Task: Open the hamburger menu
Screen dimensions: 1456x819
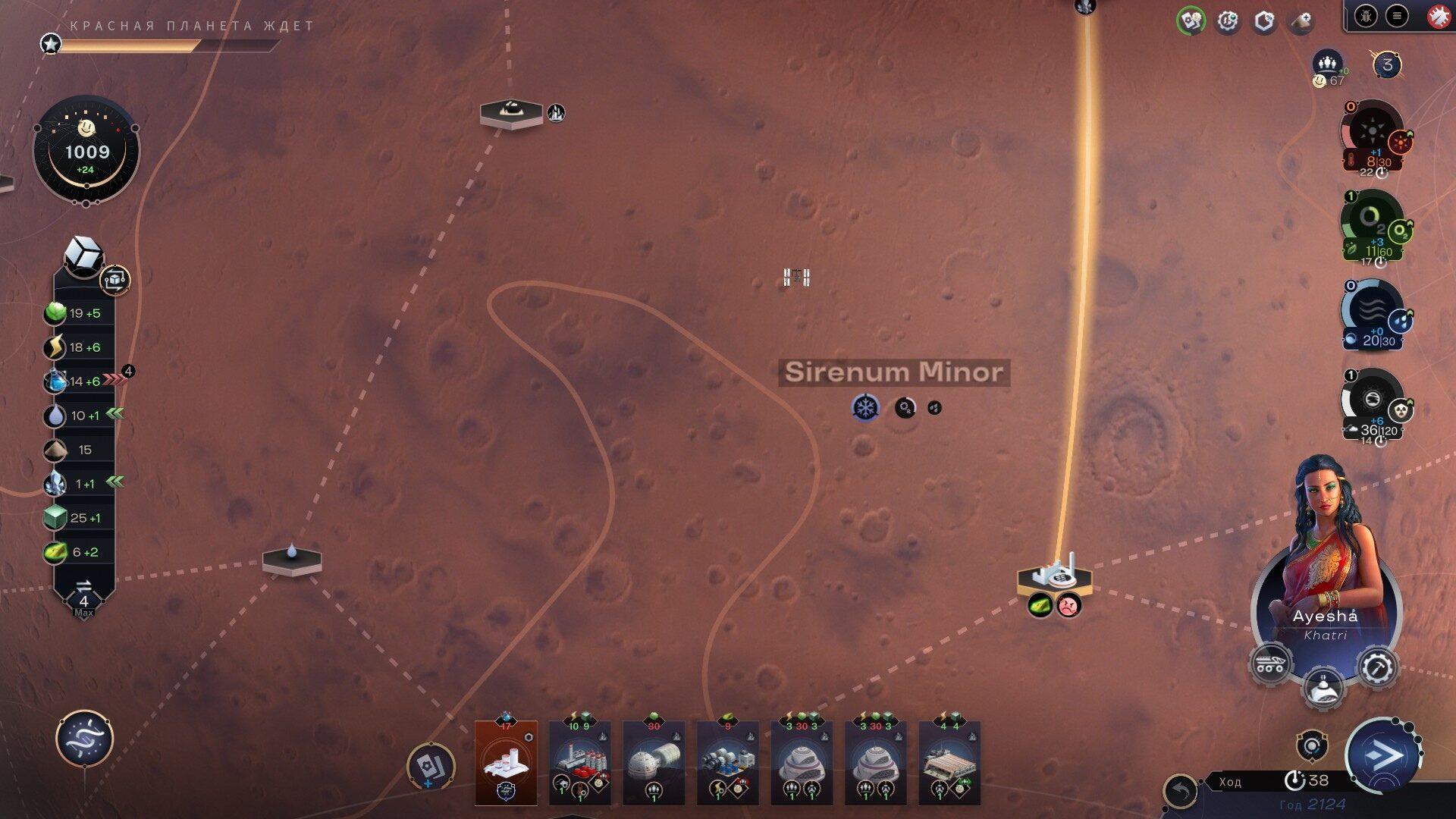Action: pos(1397,16)
